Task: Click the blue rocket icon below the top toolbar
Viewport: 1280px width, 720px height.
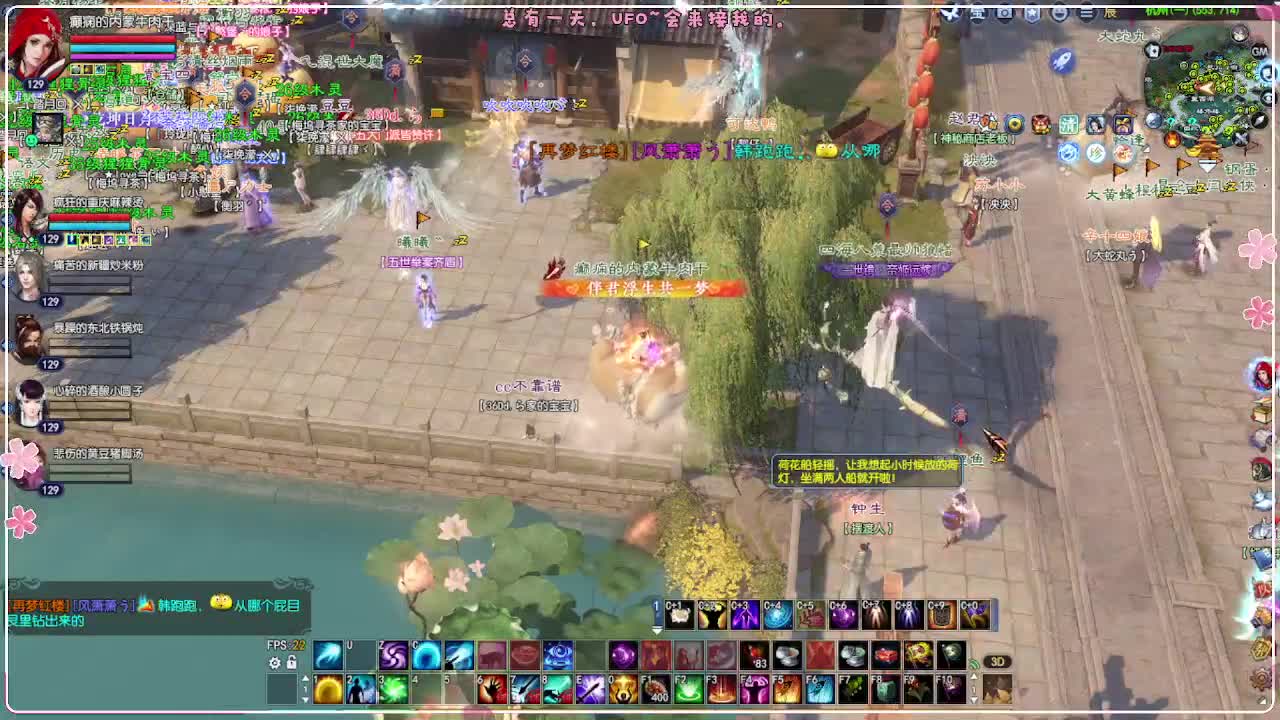Action: pyautogui.click(x=1062, y=62)
